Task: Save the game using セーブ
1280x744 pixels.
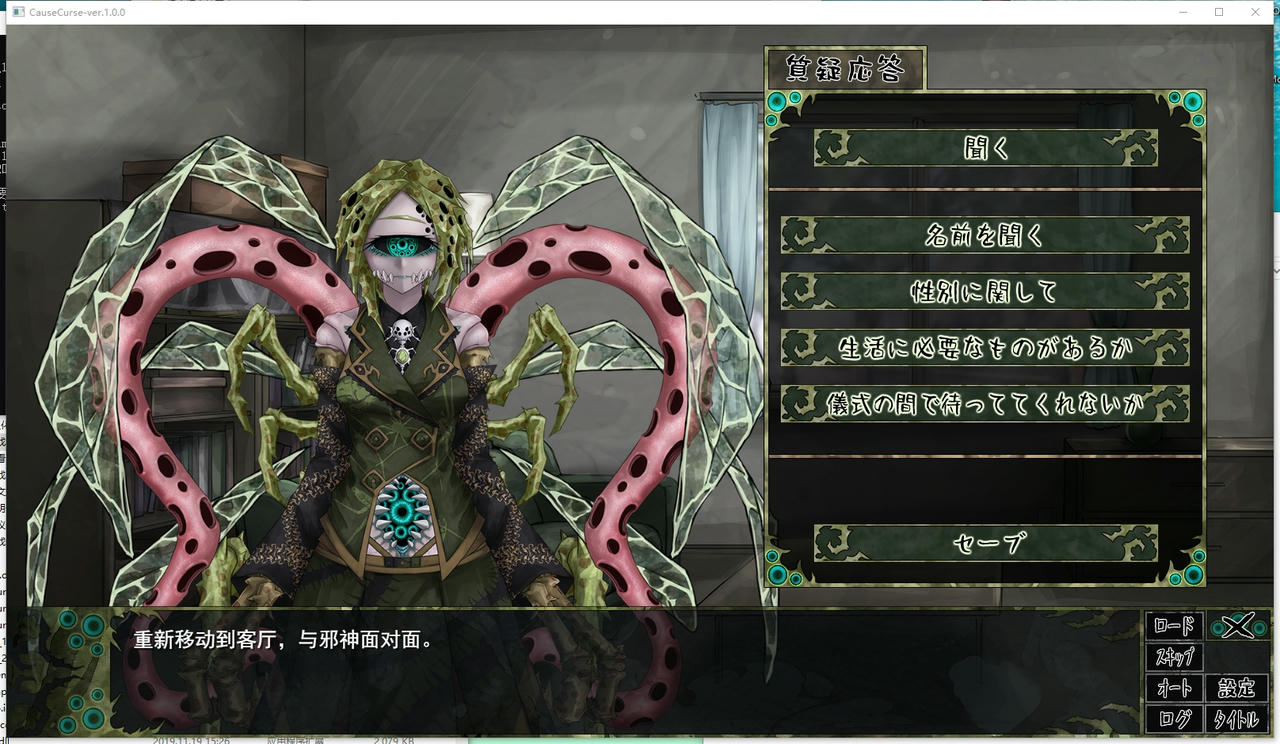Action: tap(985, 543)
